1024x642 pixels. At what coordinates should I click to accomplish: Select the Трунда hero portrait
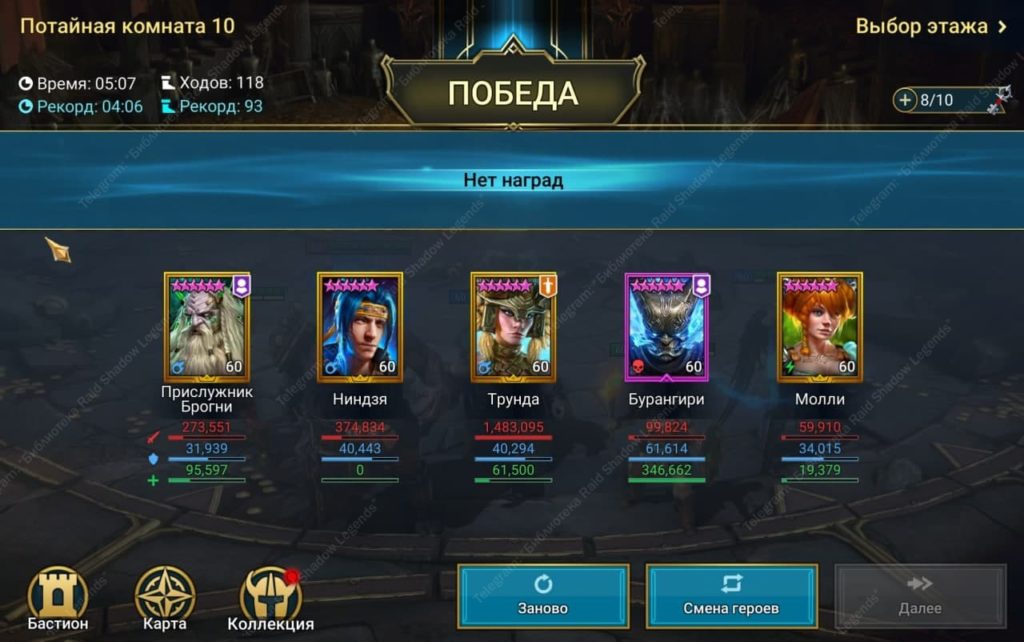514,327
